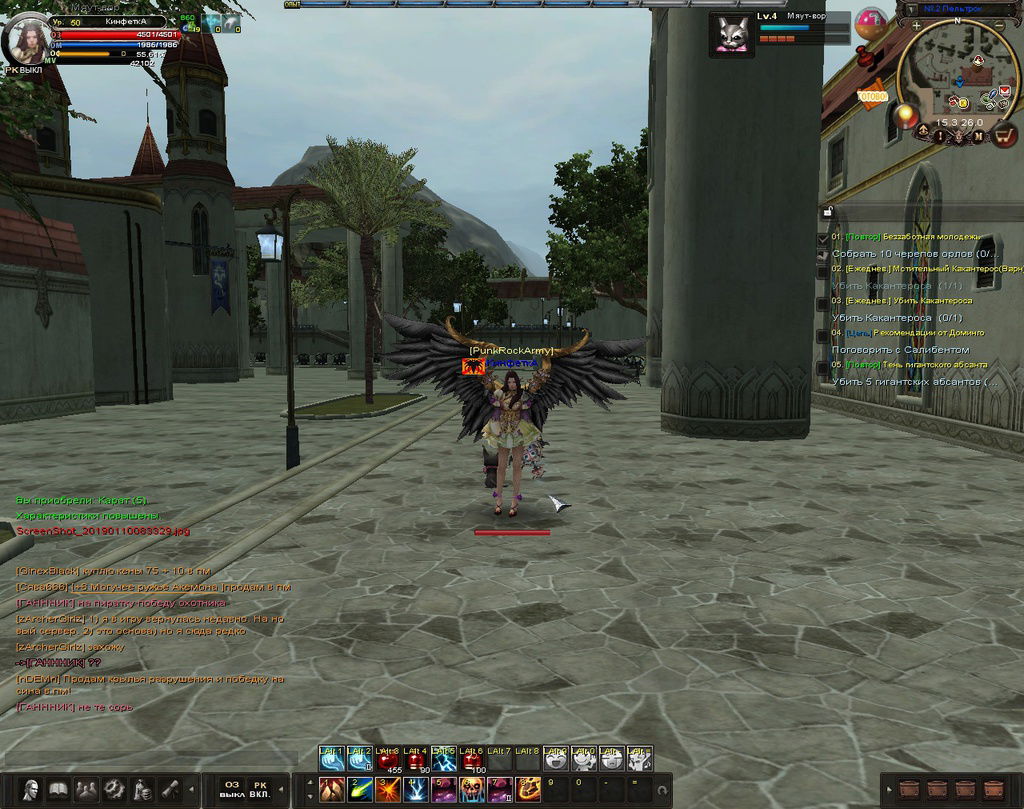1024x809 pixels.
Task: Toggle the quest tracker padlock icon
Action: pos(827,211)
